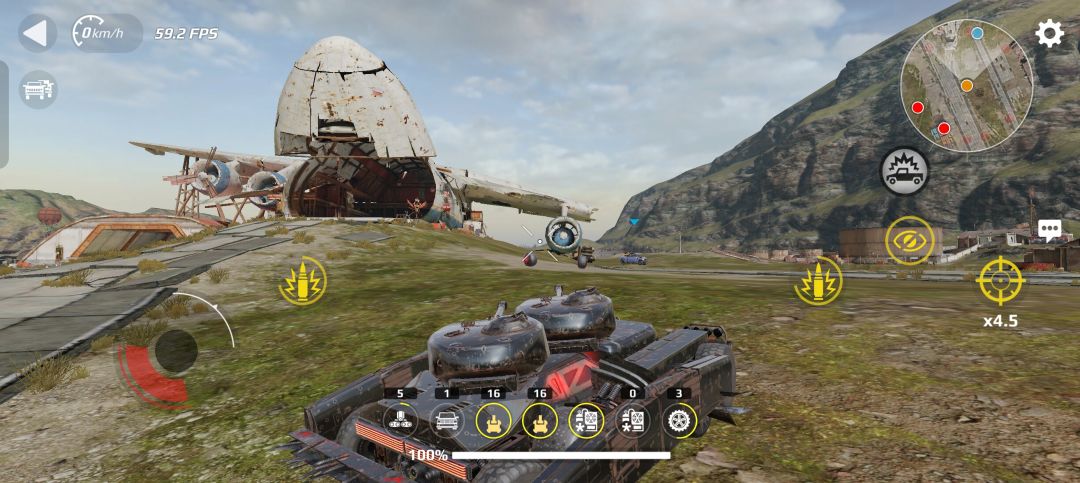
Task: Toggle the crossed-eye invisibility ability
Action: pyautogui.click(x=909, y=241)
